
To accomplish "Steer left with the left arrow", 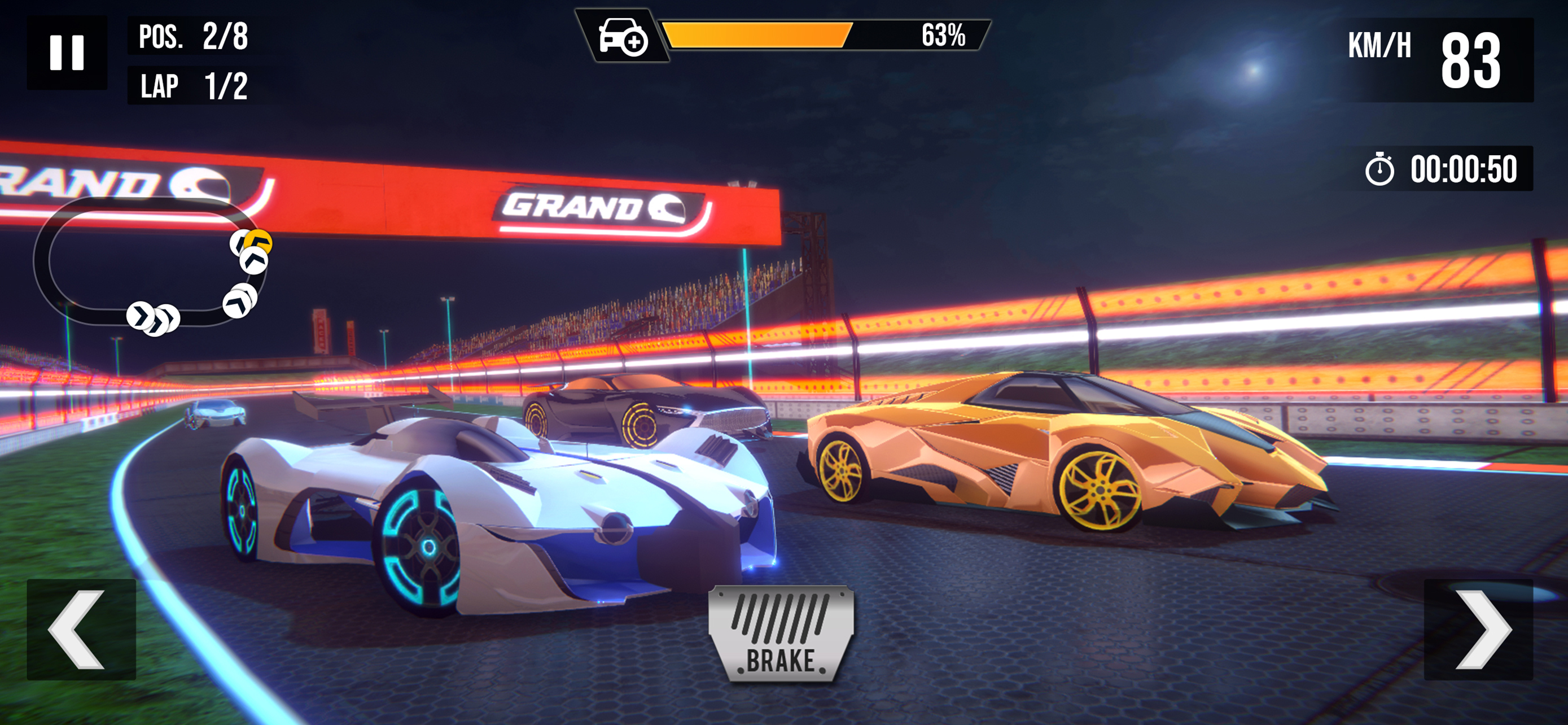I will pos(81,630).
